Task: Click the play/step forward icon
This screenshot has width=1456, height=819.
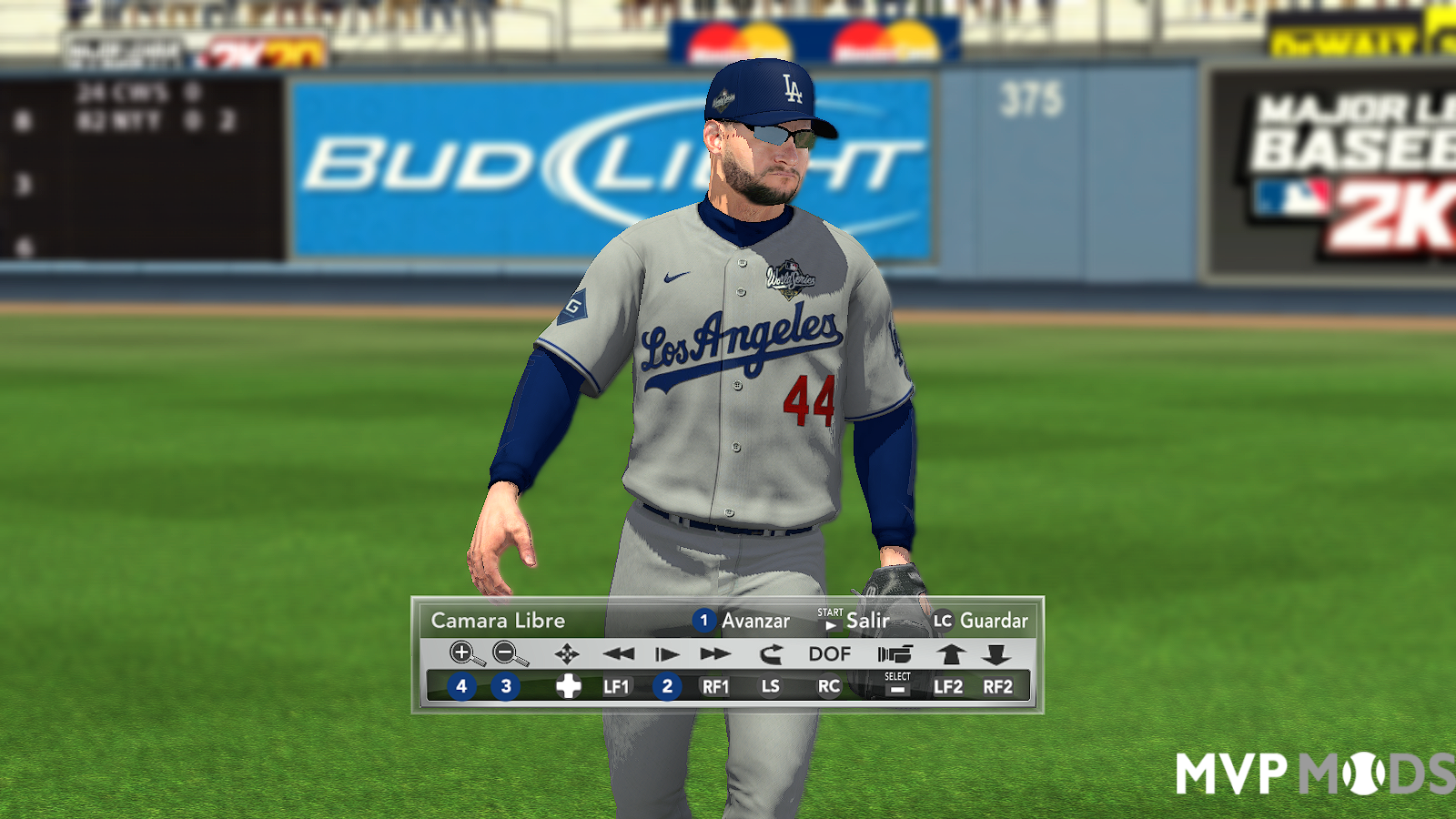Action: click(x=667, y=653)
